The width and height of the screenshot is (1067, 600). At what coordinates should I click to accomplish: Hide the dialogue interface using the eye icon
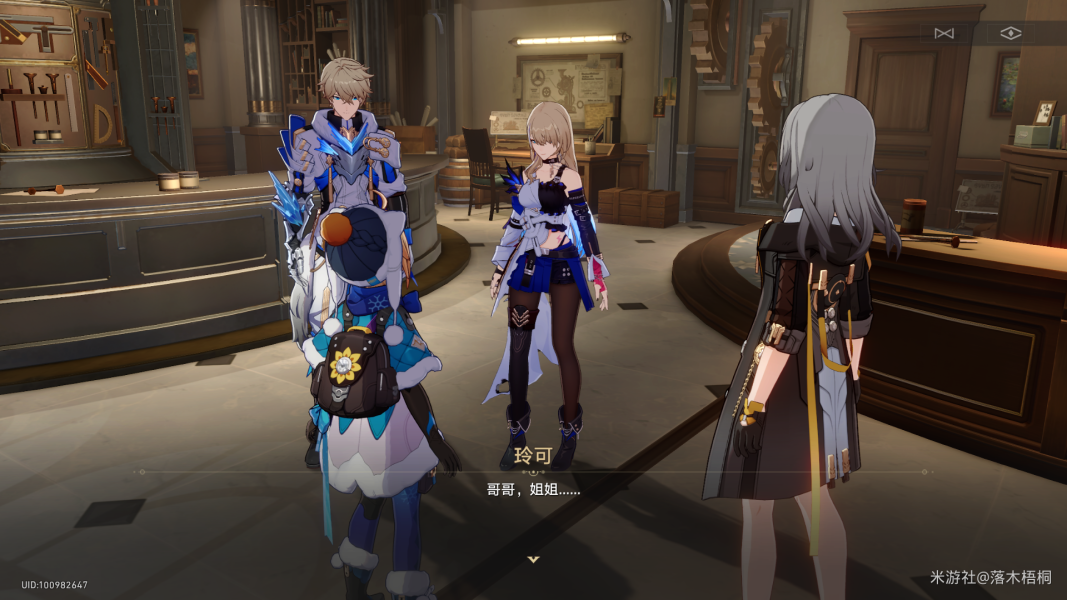click(1011, 33)
